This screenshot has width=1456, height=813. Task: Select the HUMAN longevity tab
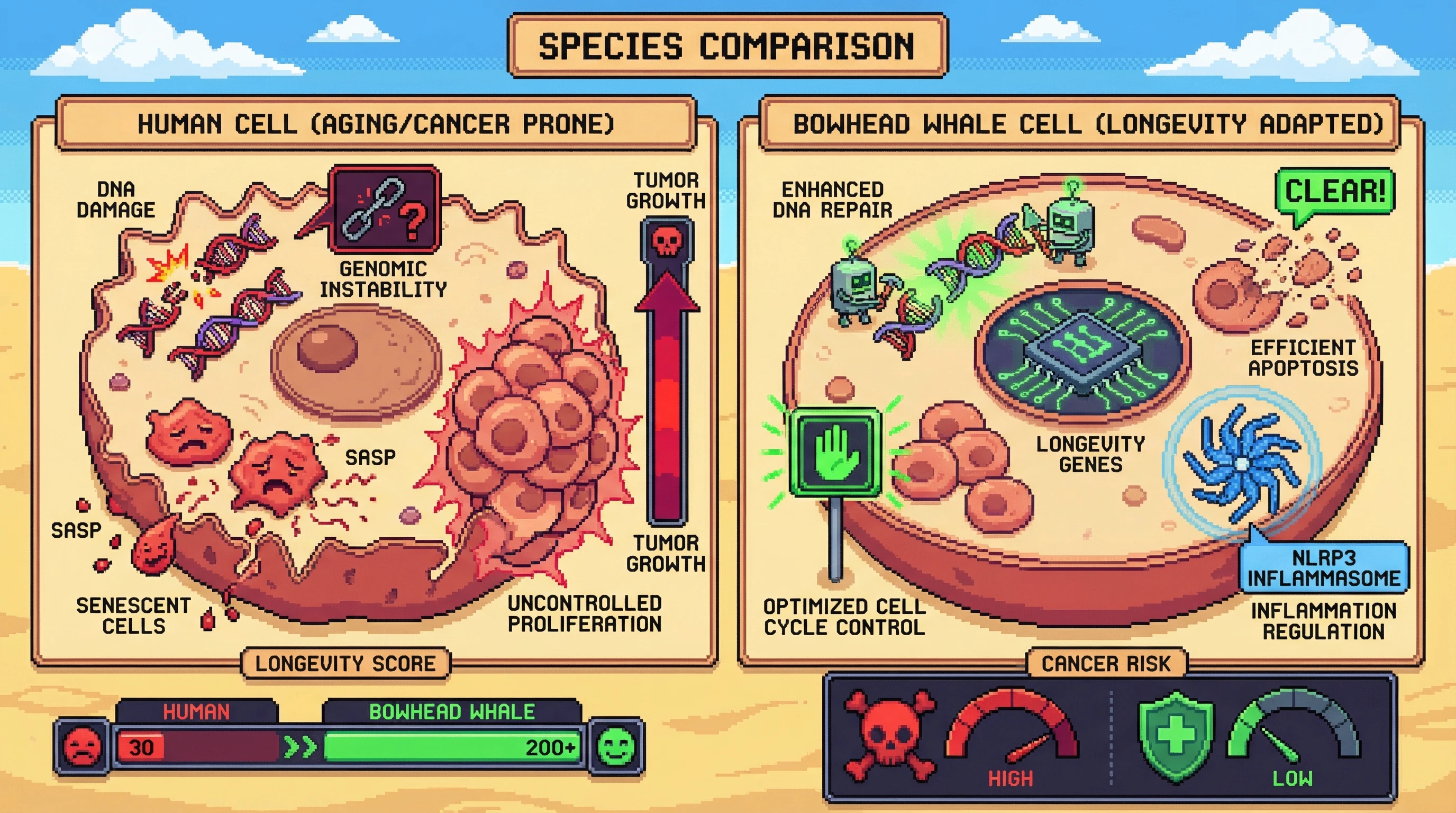click(196, 711)
